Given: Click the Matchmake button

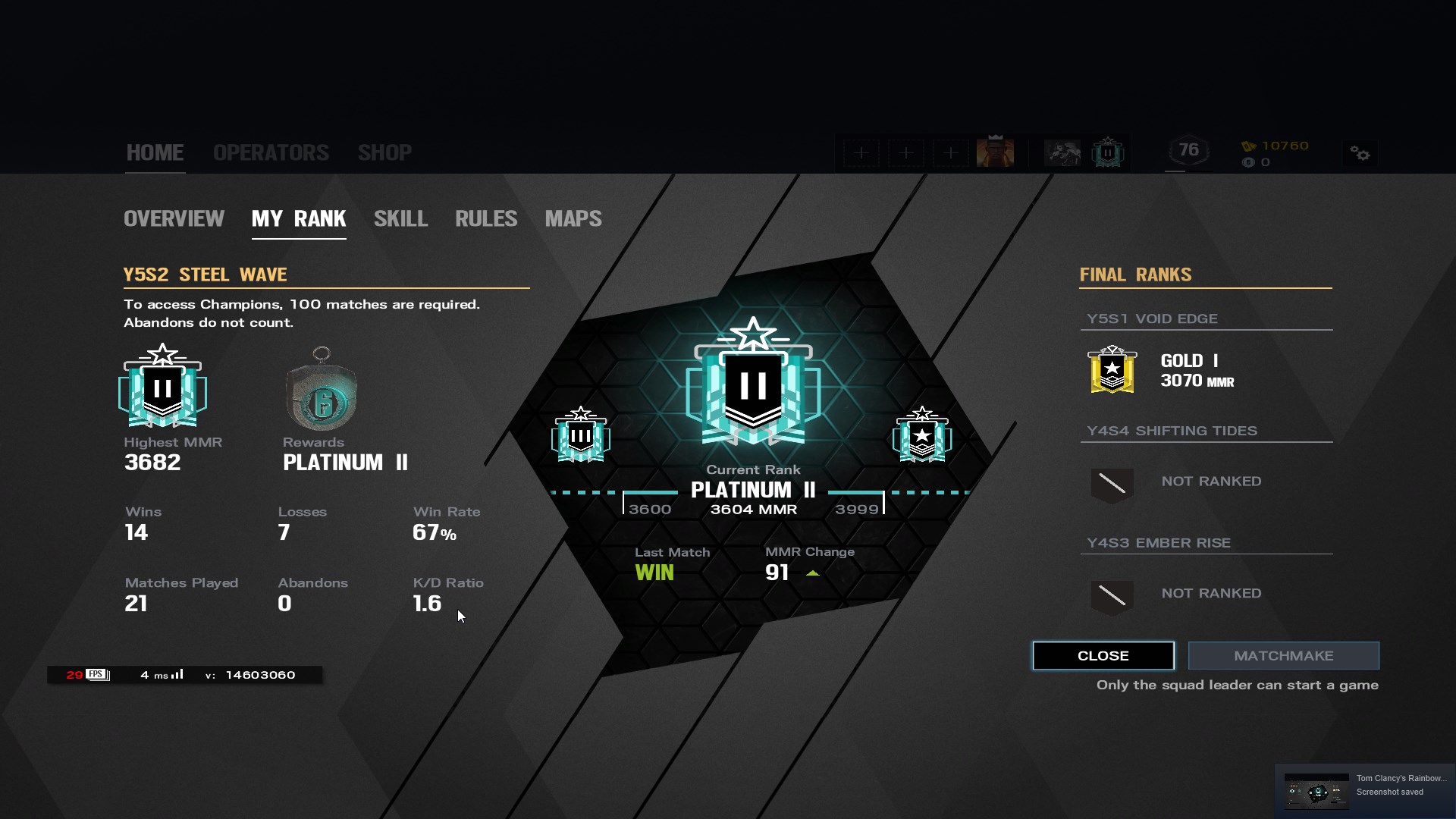Looking at the screenshot, I should tap(1283, 656).
